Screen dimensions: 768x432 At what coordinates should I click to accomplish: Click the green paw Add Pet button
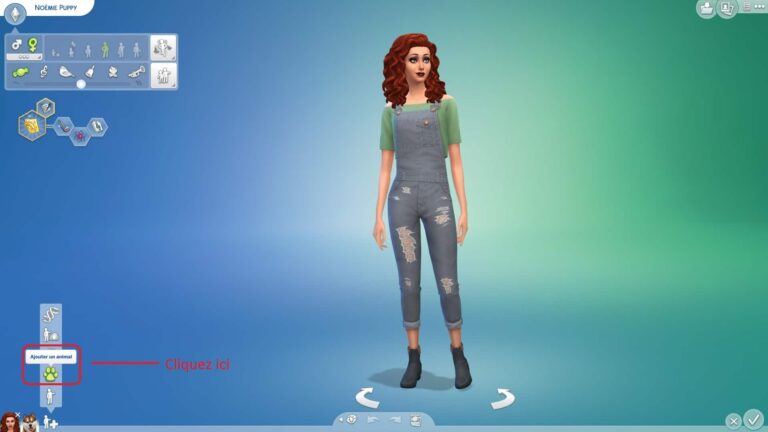click(x=51, y=373)
